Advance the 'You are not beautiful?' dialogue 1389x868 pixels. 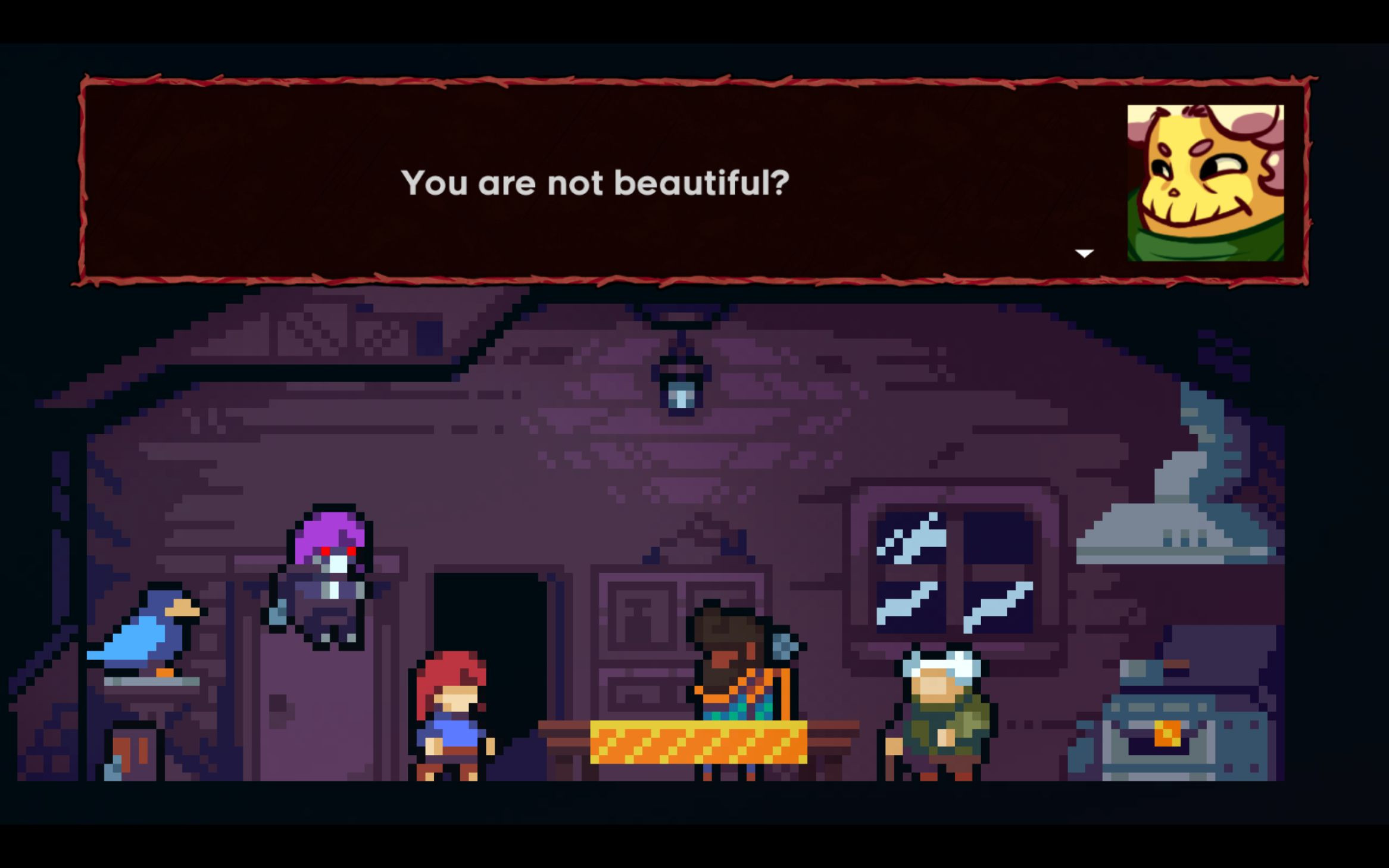pos(1085,253)
